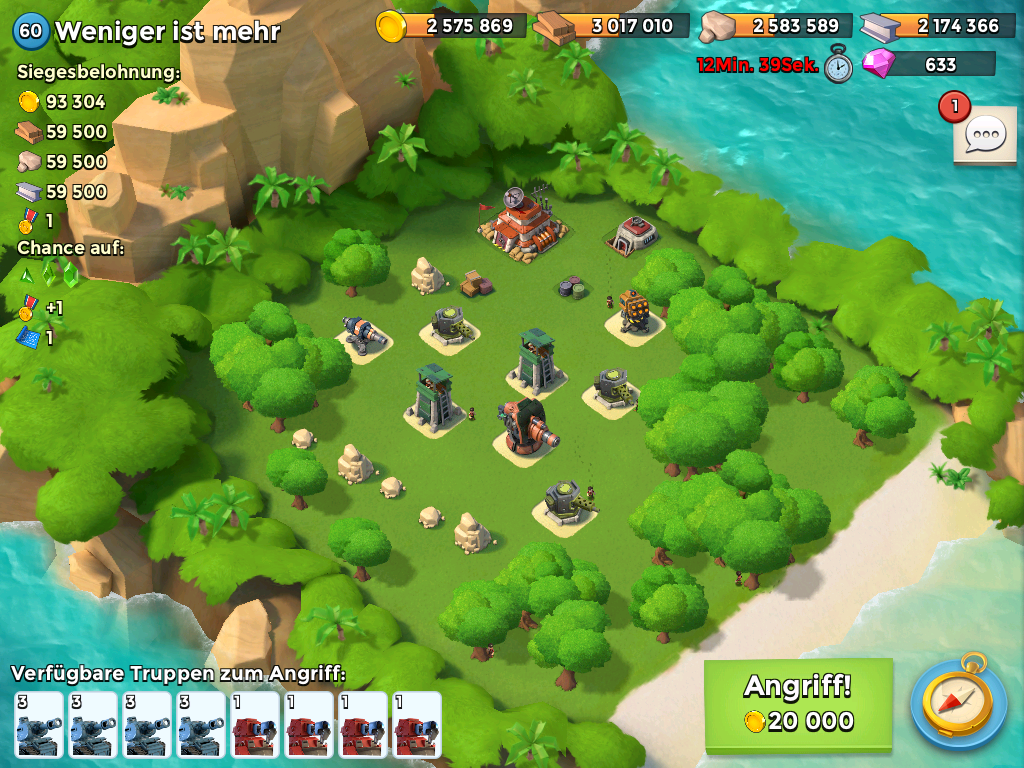Return to the map via the compass
This screenshot has width=1024, height=768.
tap(958, 703)
